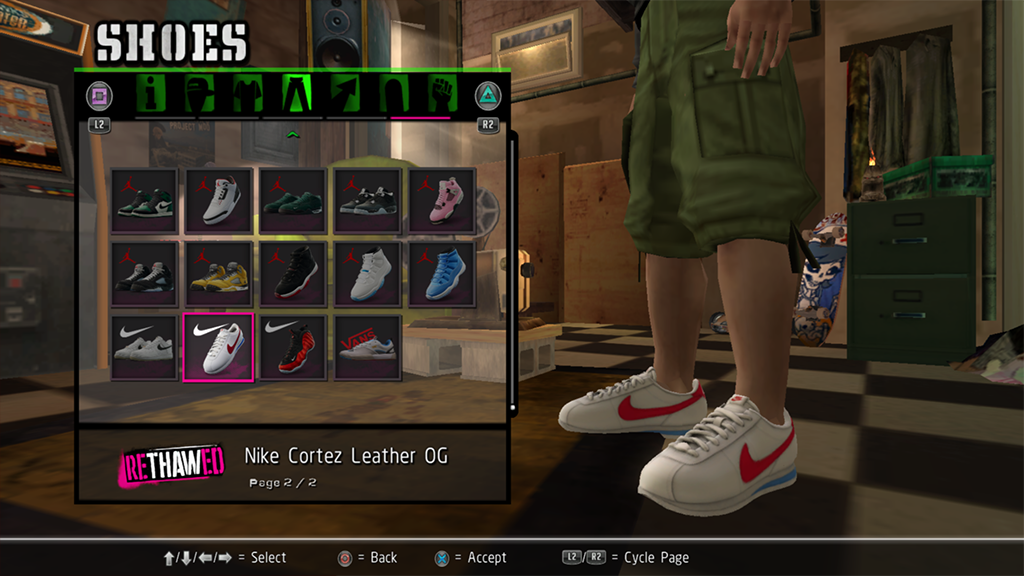Choose the white Jordan 3 sneaker
1024x576 pixels.
(x=219, y=200)
